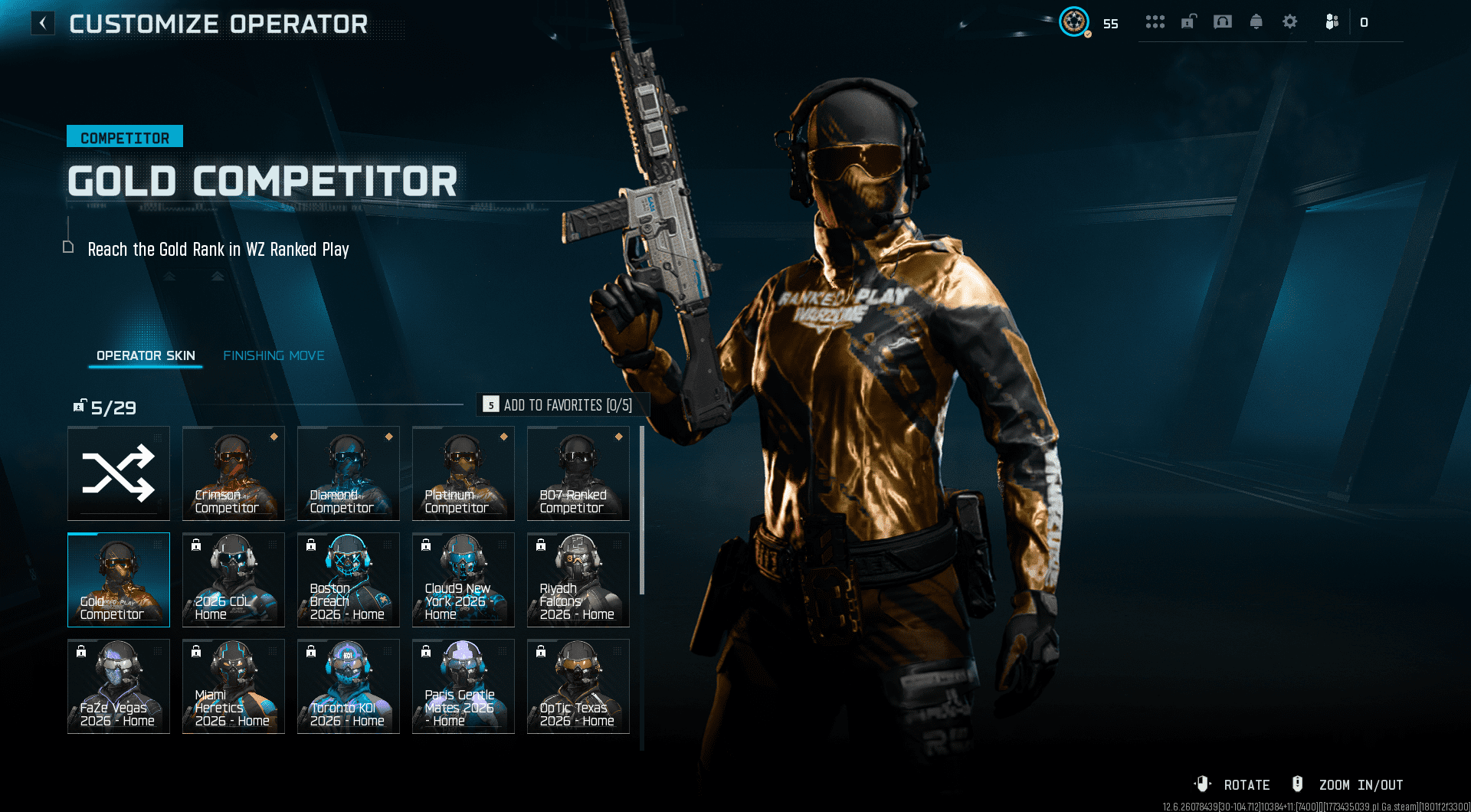Screen dimensions: 1471x812
Task: Choose the BO7 Ranked Competitor skin
Action: click(x=578, y=473)
